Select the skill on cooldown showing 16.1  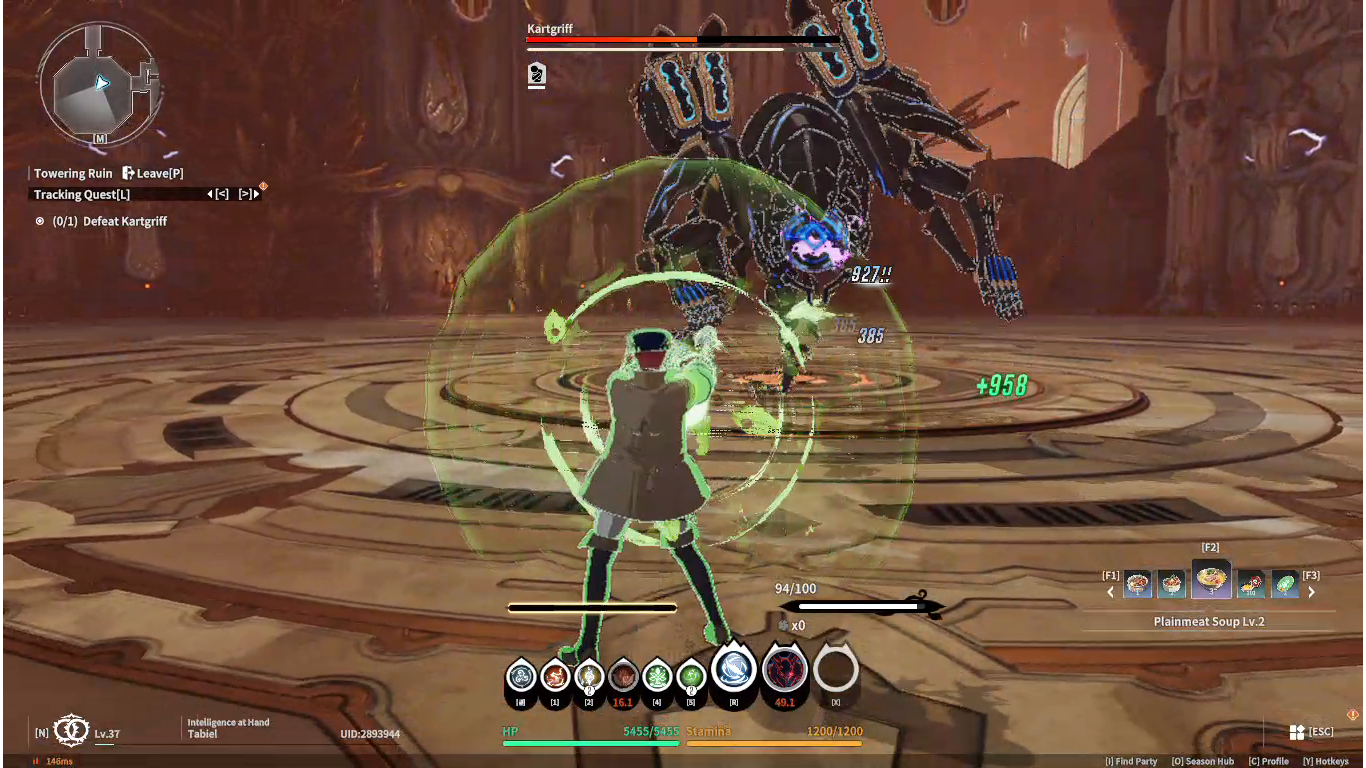coord(624,674)
